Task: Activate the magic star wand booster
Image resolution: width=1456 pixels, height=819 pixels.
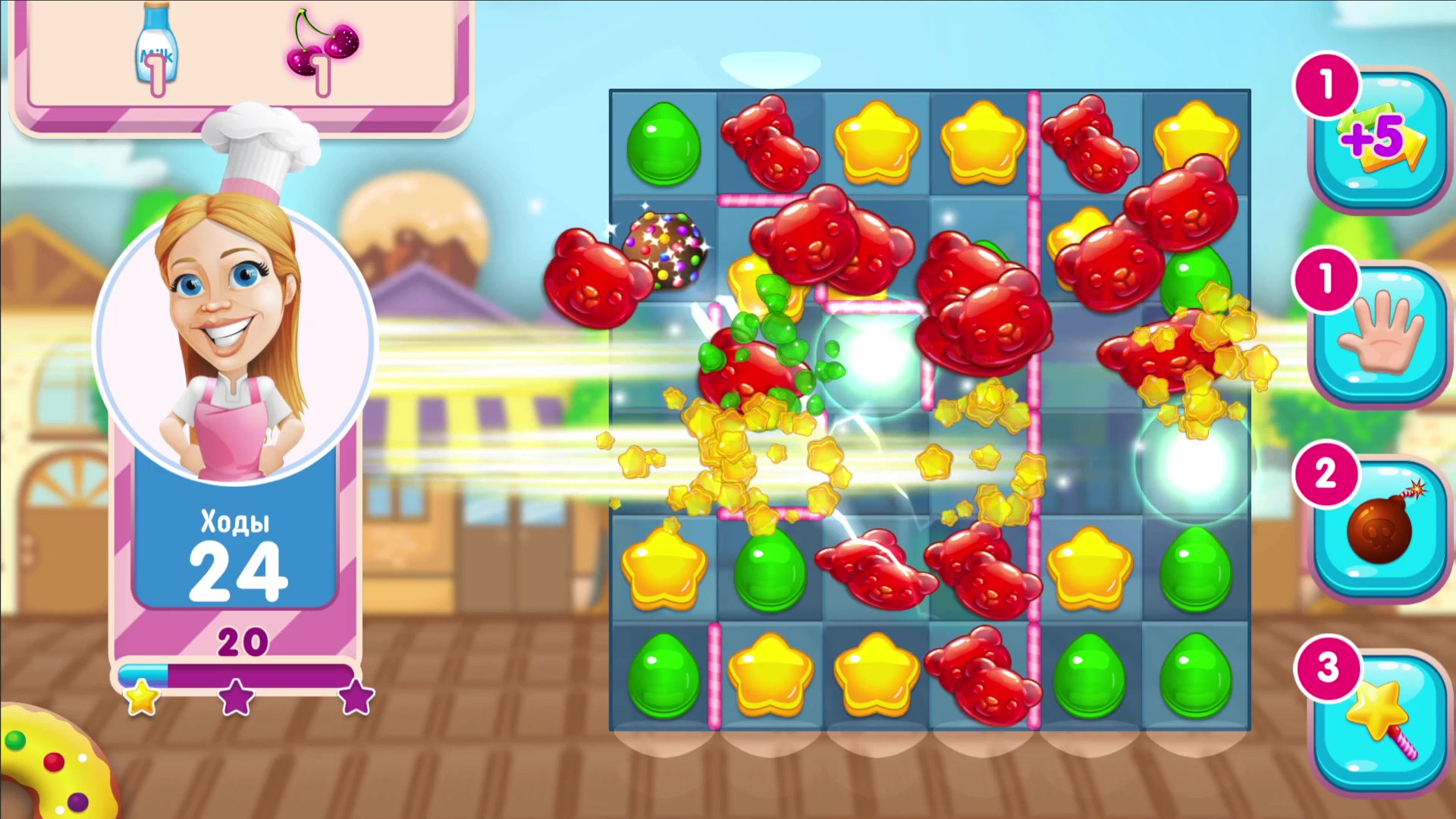Action: click(1379, 717)
